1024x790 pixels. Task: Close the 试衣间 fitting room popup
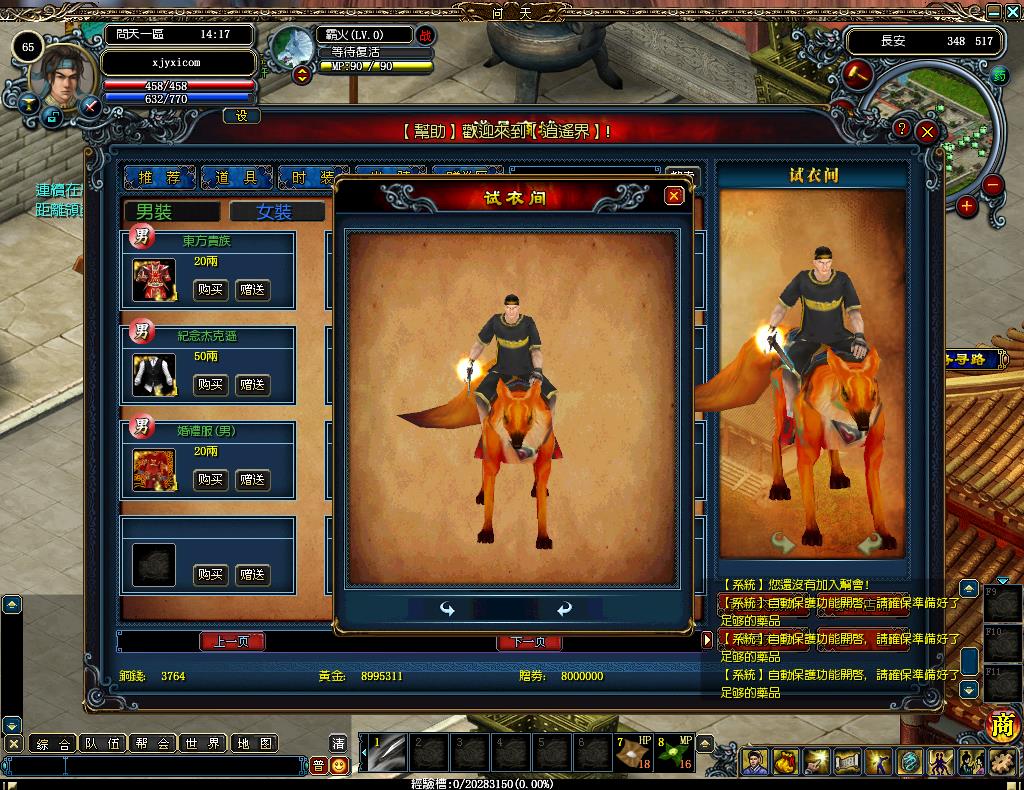[674, 196]
